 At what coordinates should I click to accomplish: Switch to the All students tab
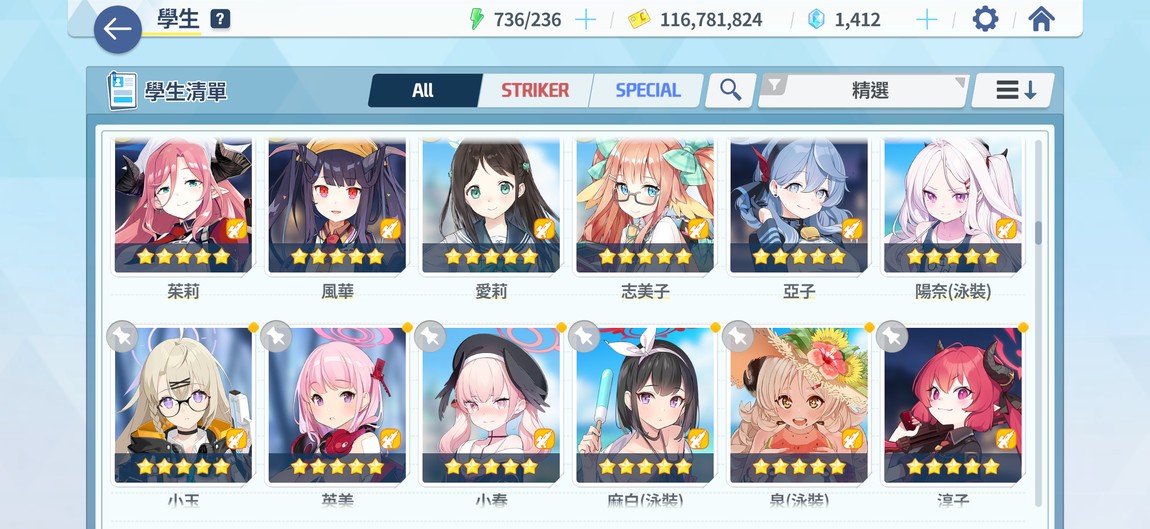(423, 90)
